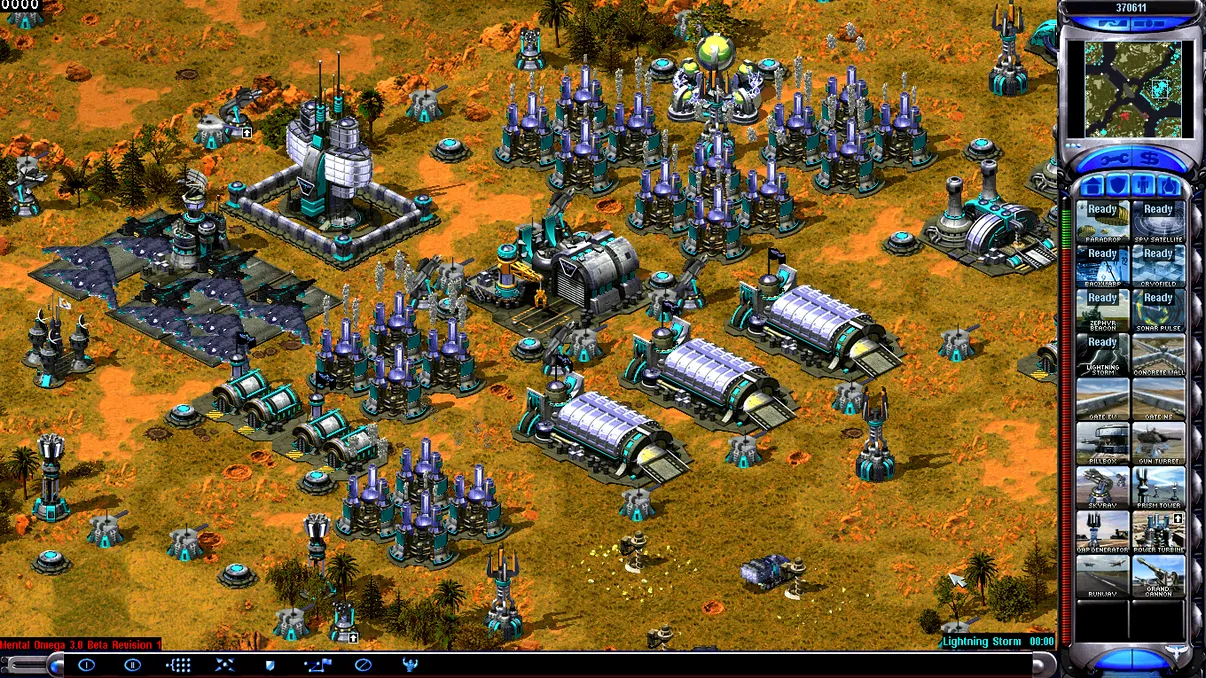
Task: Choose the Pillbox defense
Action: 1102,442
